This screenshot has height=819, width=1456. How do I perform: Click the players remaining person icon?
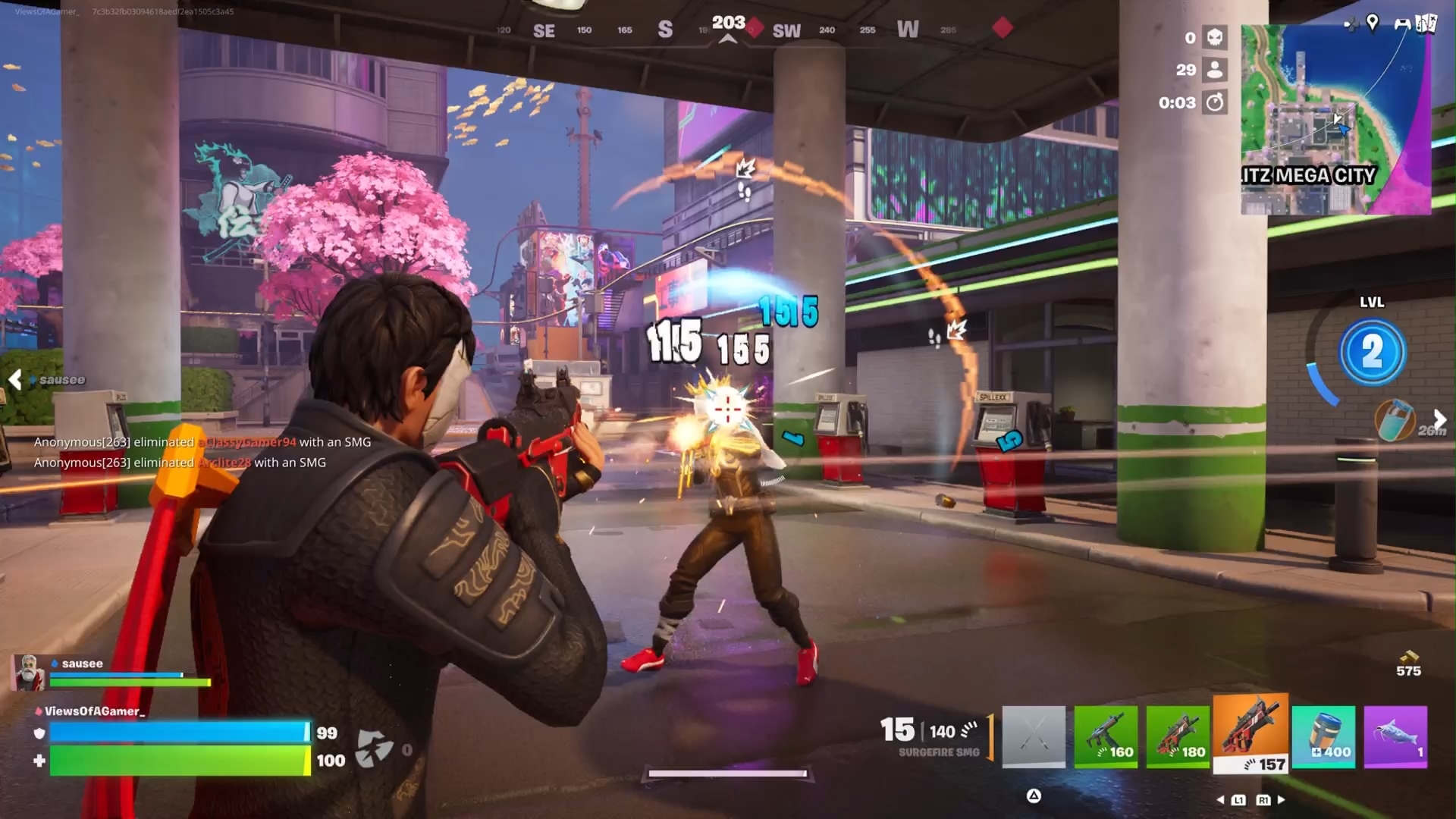point(1215,70)
